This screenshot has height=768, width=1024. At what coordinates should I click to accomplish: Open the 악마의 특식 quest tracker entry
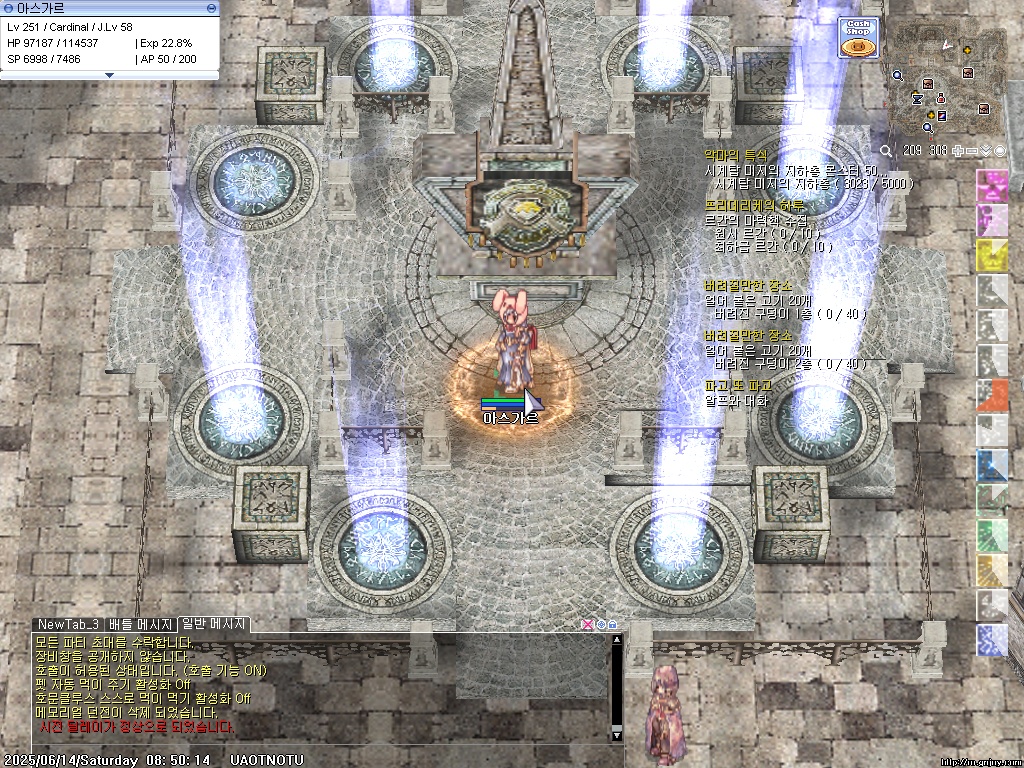point(735,156)
